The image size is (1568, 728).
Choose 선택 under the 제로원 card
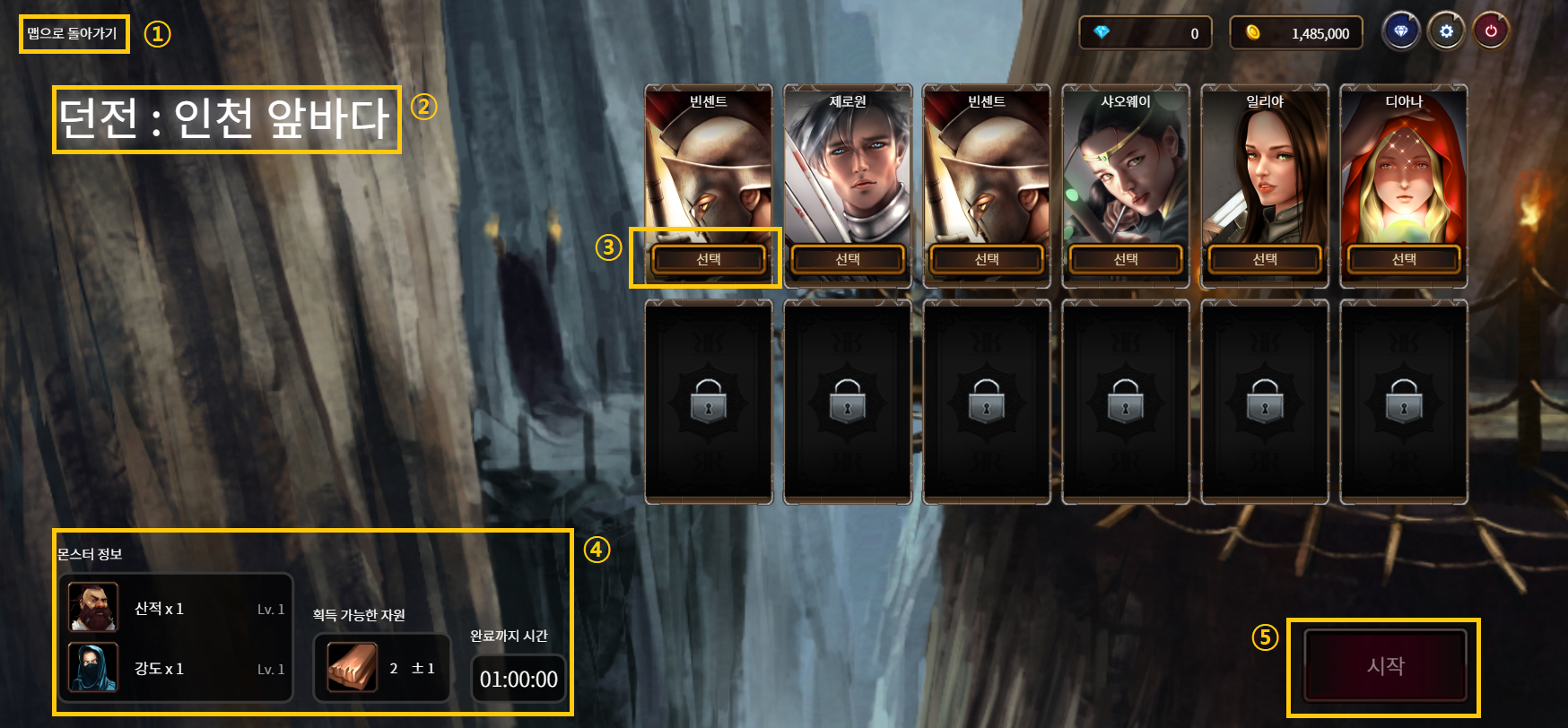tap(848, 259)
